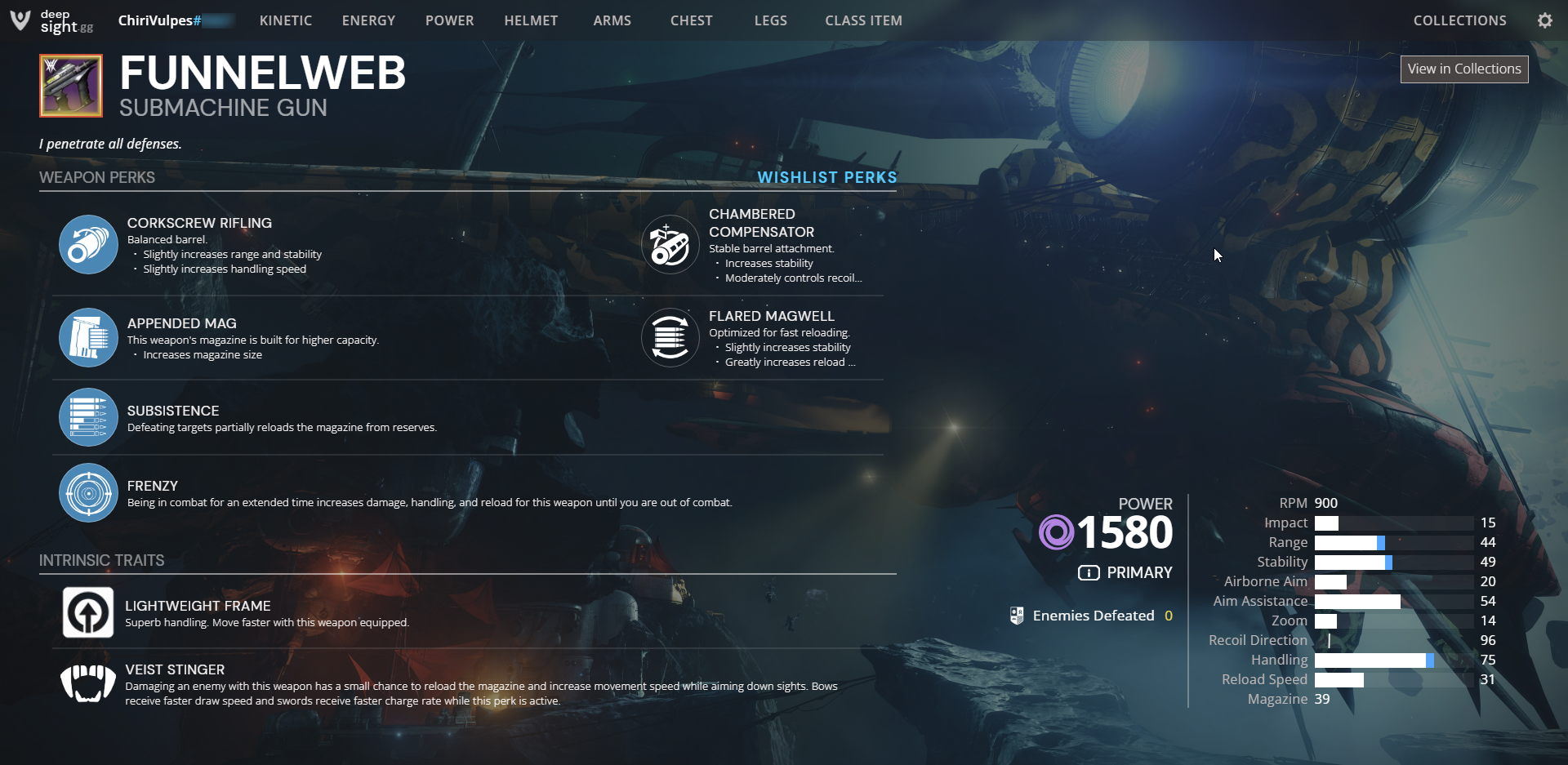Image resolution: width=1568 pixels, height=765 pixels.
Task: Switch to the ENERGY tab
Action: pos(368,20)
